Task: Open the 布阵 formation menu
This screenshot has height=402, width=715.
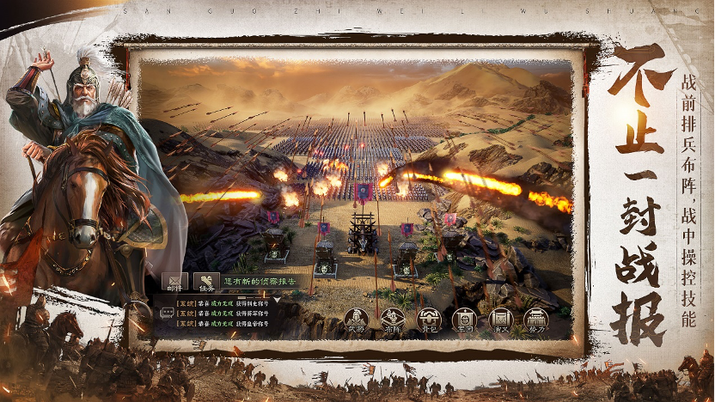Action: (x=392, y=321)
